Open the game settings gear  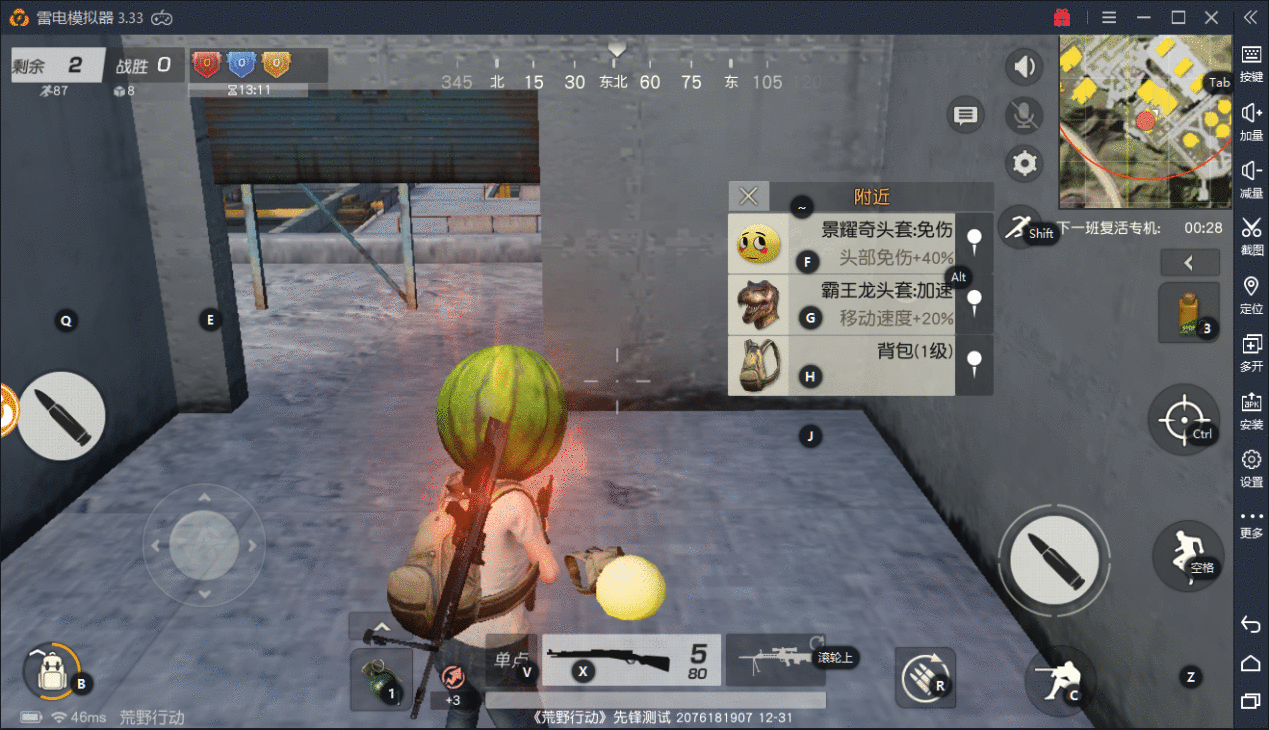pyautogui.click(x=1023, y=163)
